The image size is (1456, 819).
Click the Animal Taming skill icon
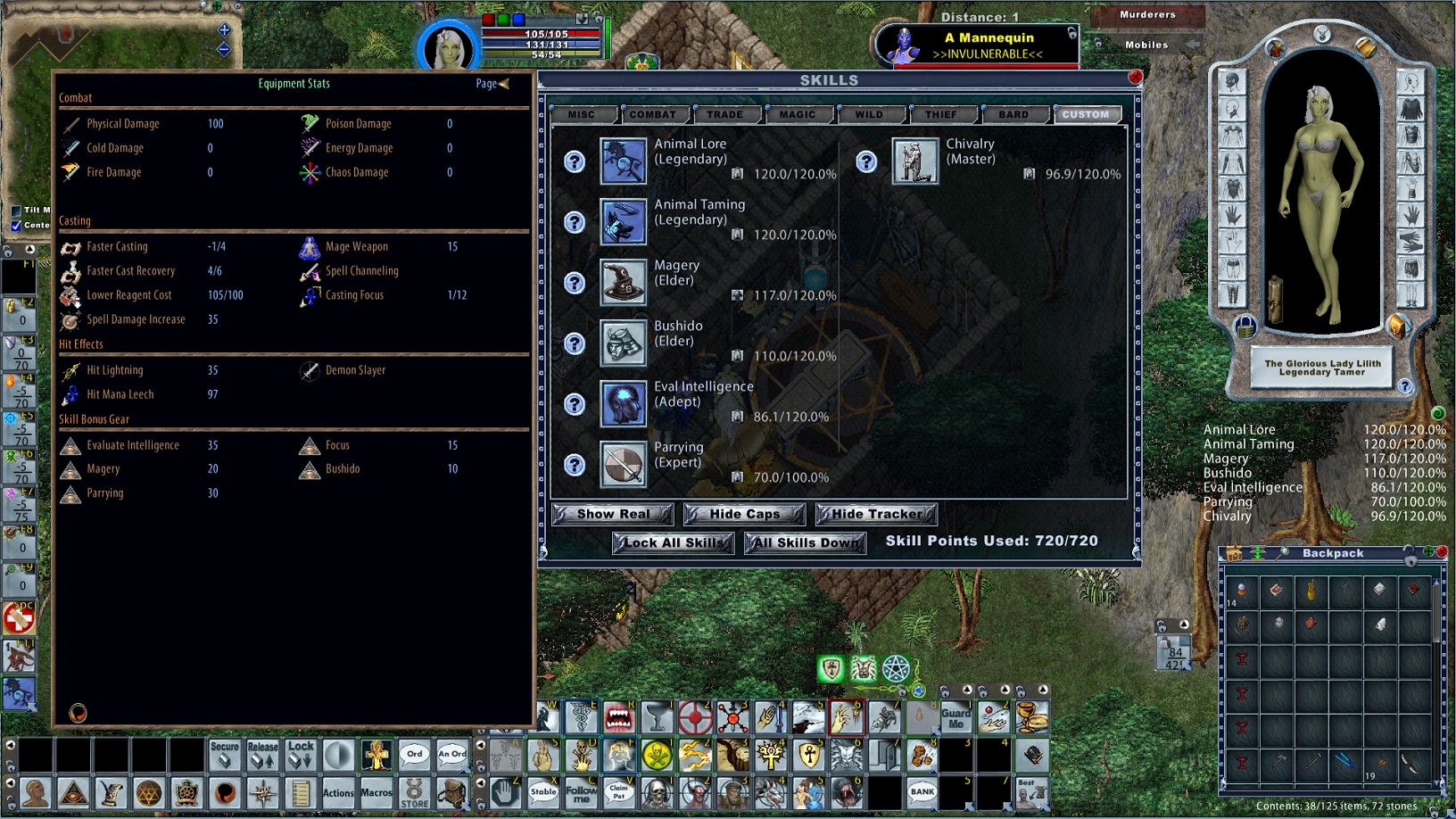624,221
